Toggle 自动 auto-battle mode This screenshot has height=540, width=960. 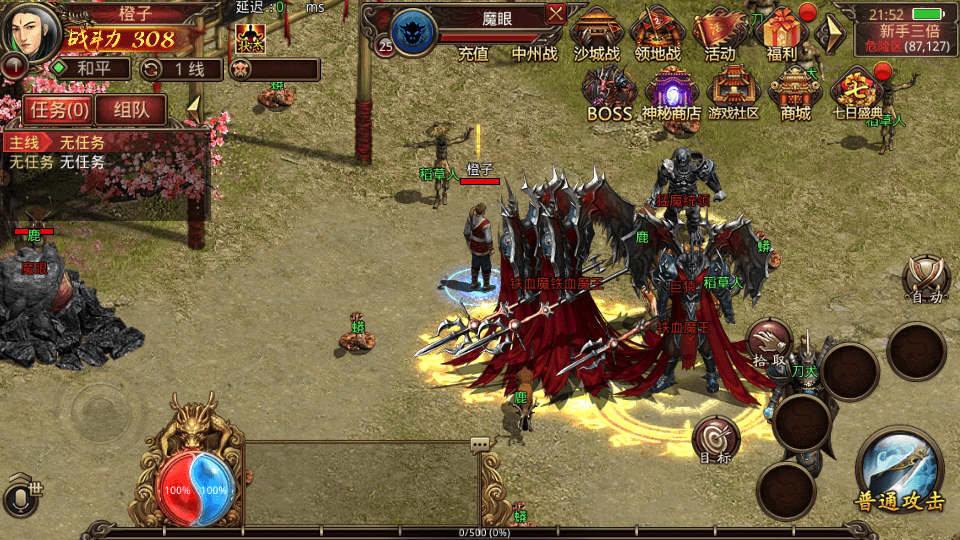[925, 278]
